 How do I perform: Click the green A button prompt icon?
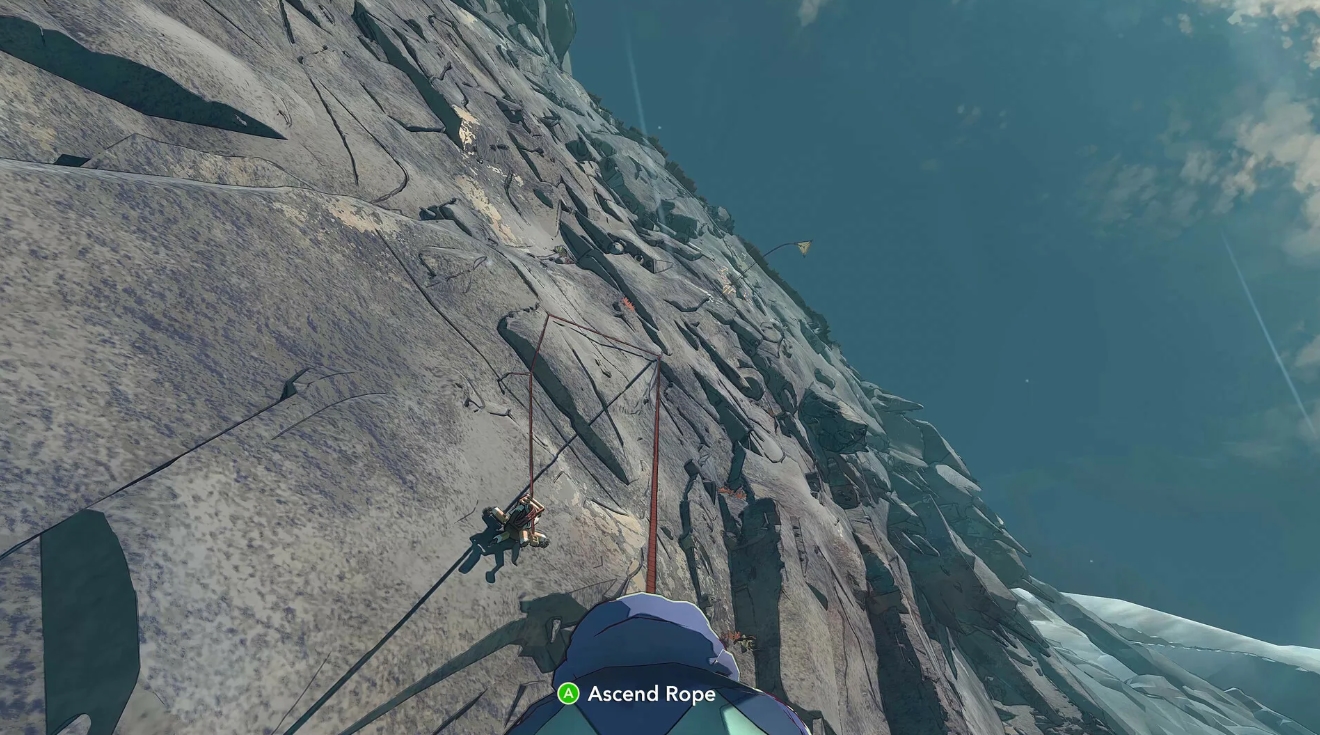point(567,694)
